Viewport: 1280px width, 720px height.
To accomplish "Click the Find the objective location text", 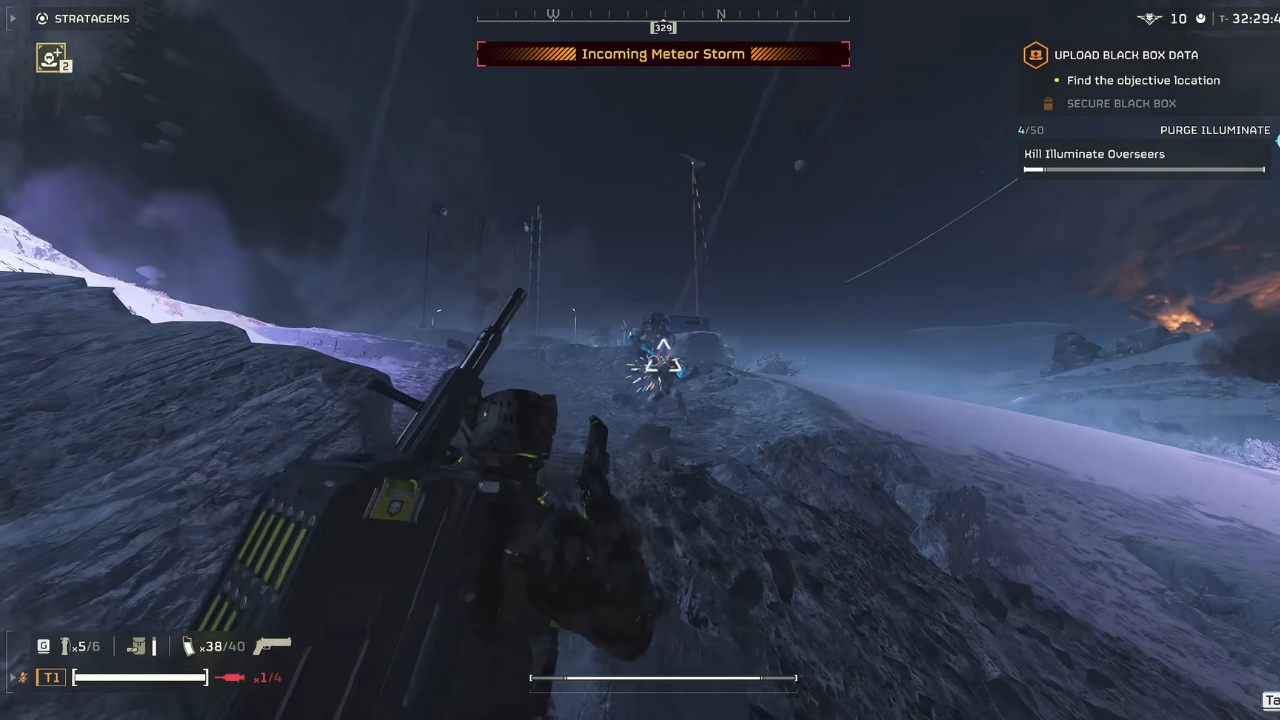I will (x=1143, y=80).
